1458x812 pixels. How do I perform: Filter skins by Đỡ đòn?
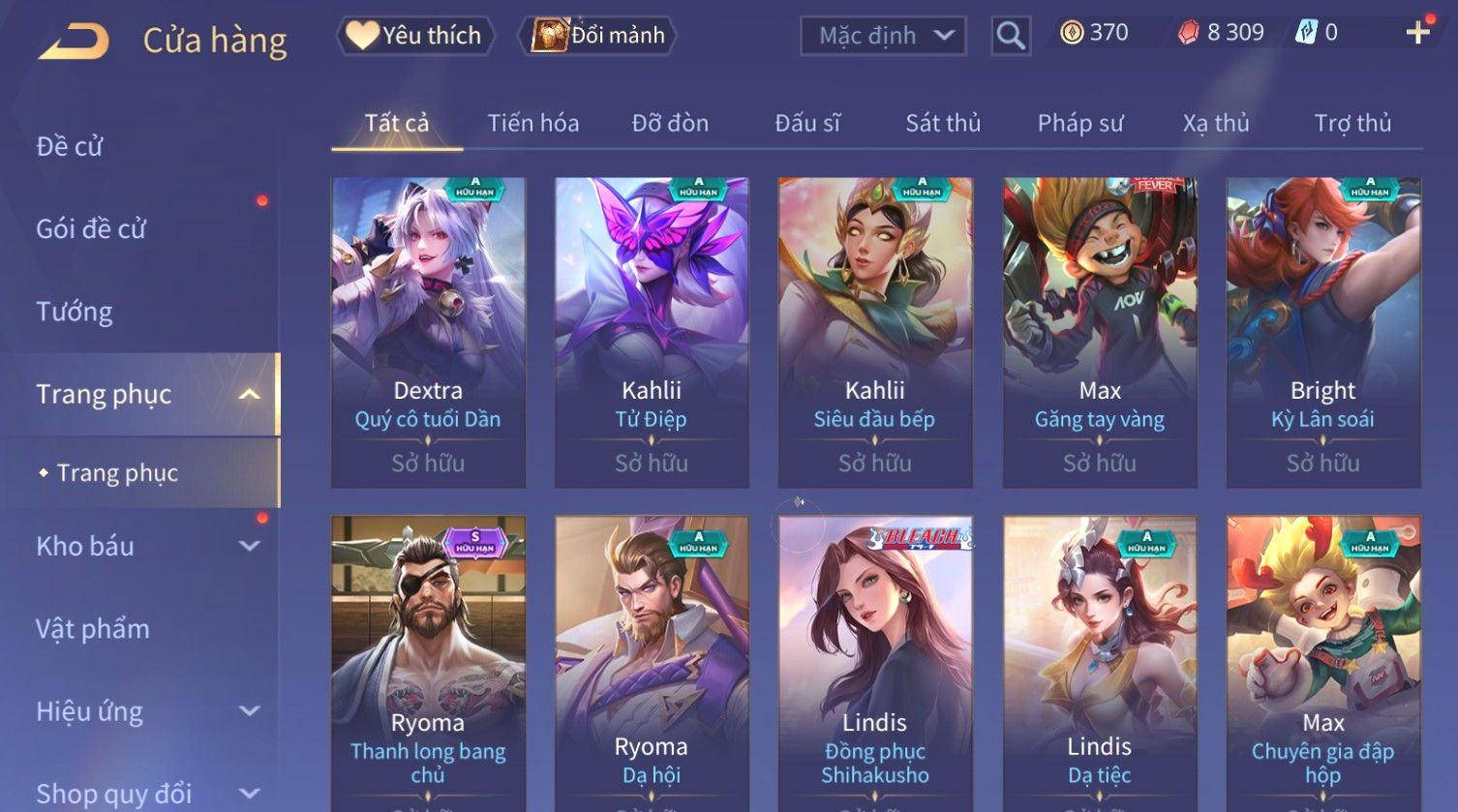tap(670, 123)
